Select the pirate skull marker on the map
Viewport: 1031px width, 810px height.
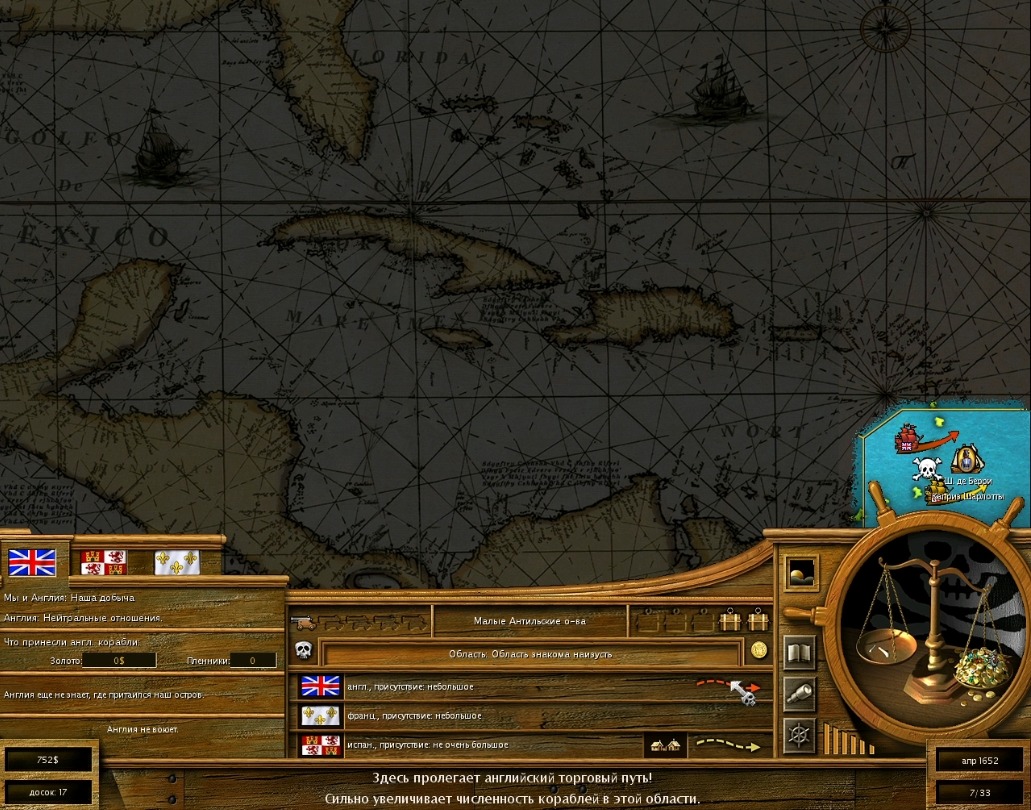pos(928,469)
